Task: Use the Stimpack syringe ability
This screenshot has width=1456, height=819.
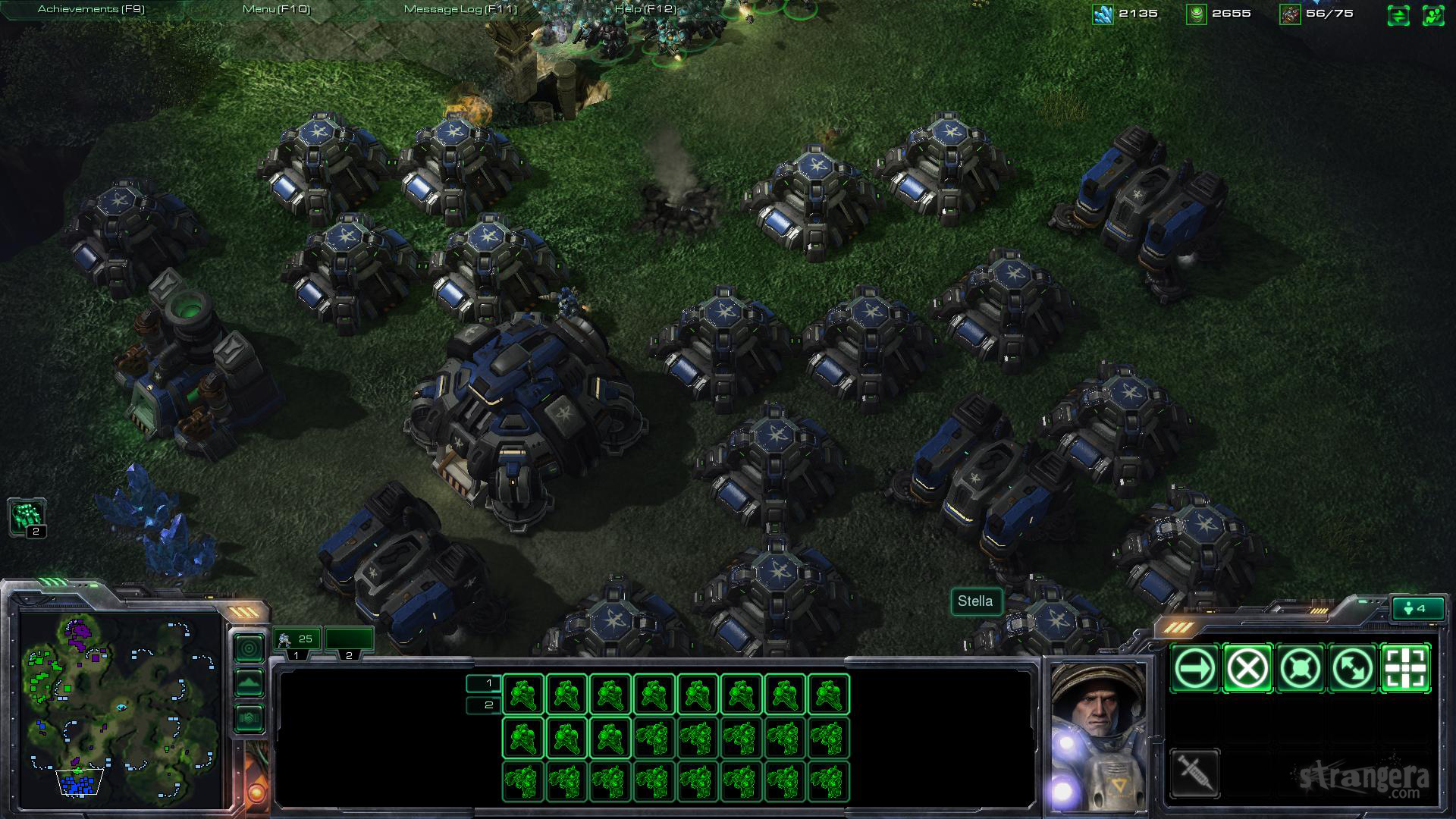Action: tap(1194, 773)
